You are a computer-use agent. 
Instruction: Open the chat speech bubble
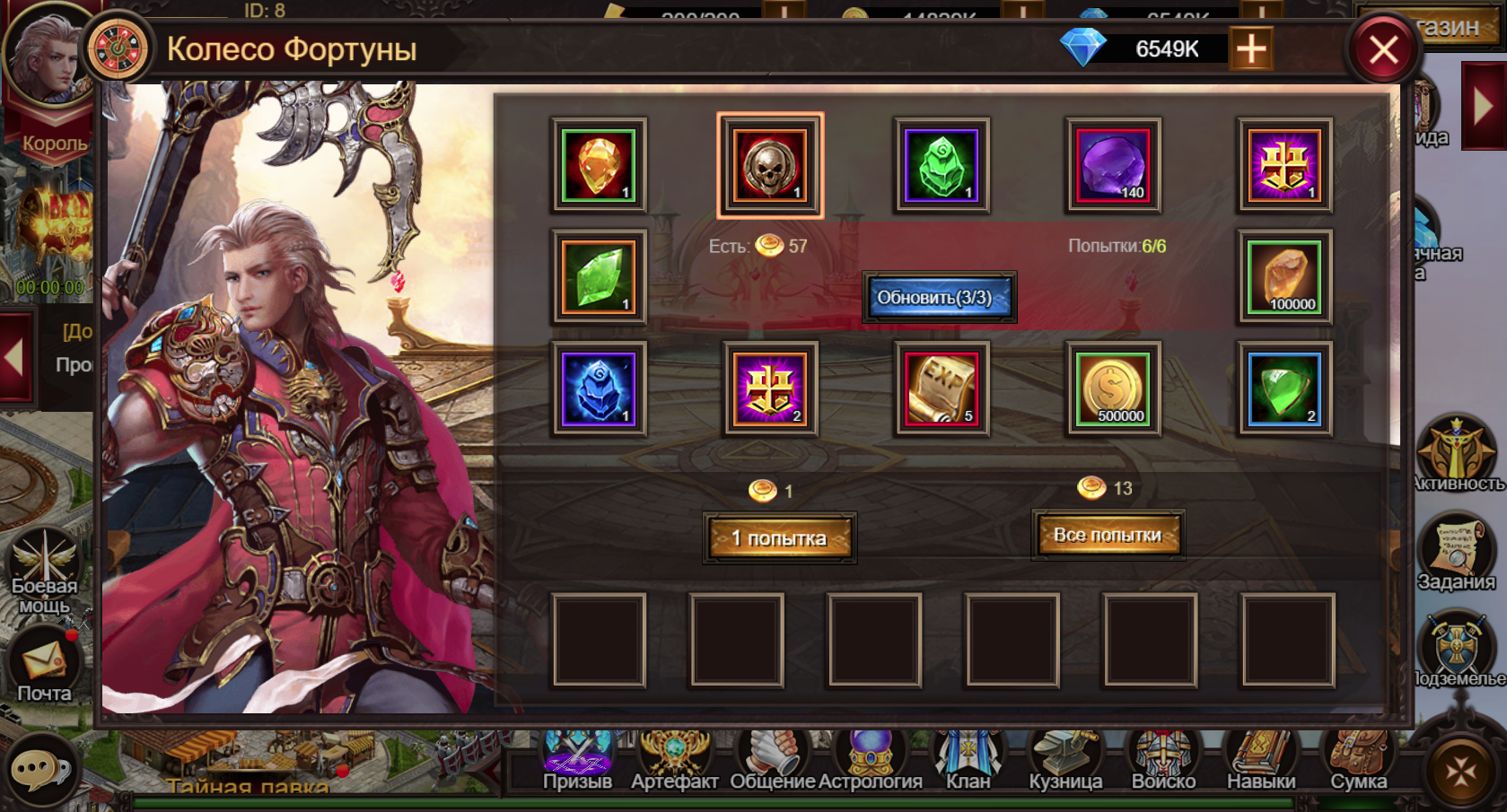(40, 770)
